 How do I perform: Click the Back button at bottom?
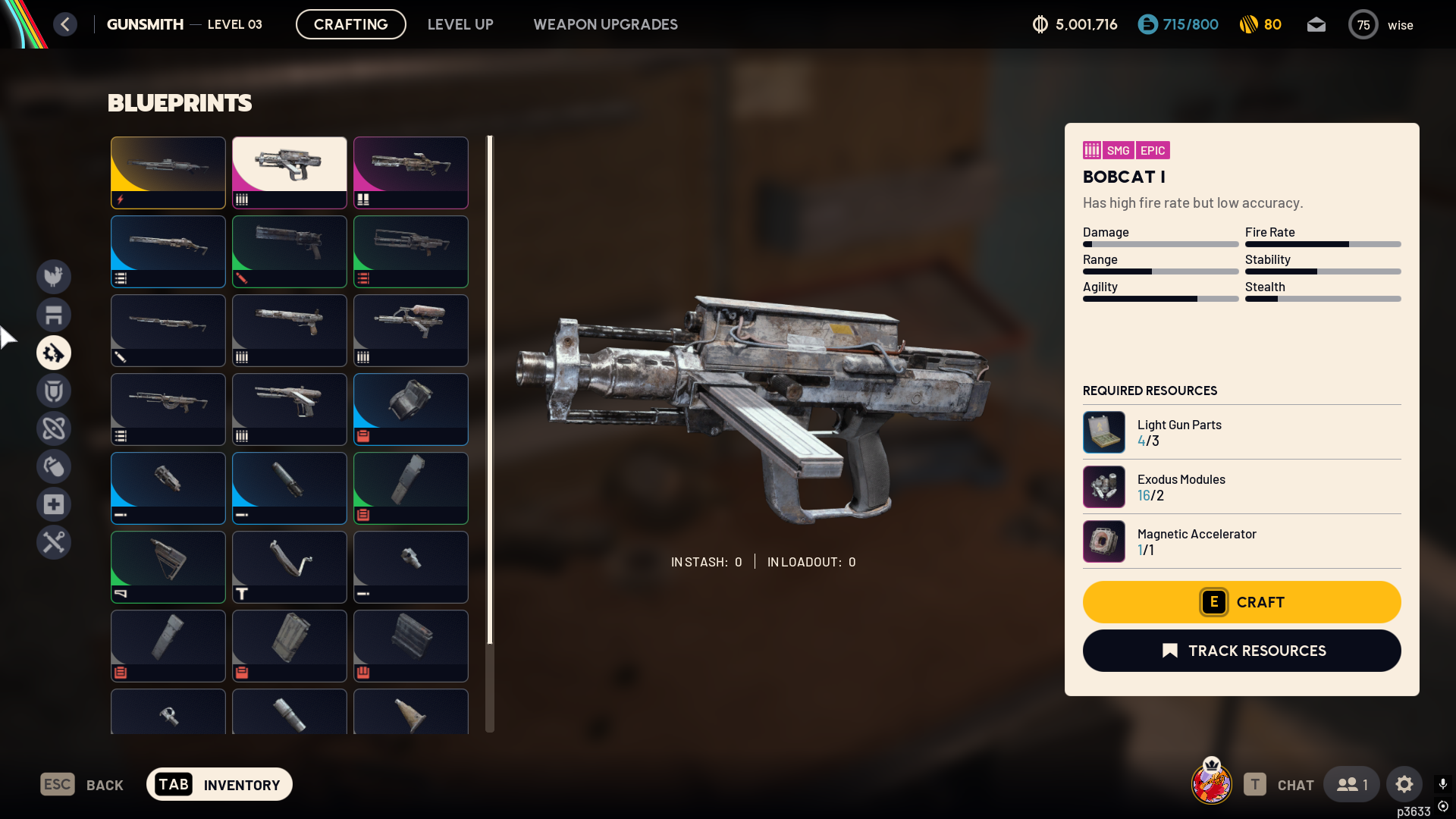(x=82, y=784)
